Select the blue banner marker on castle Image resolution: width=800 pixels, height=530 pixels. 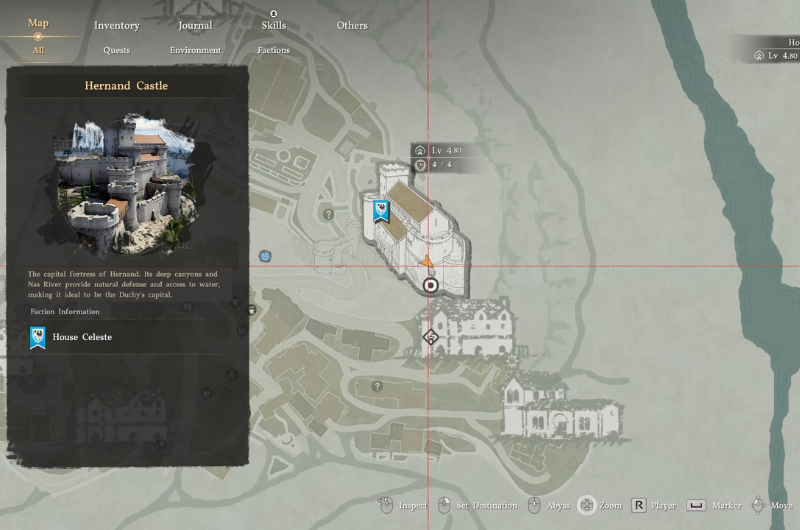(381, 211)
